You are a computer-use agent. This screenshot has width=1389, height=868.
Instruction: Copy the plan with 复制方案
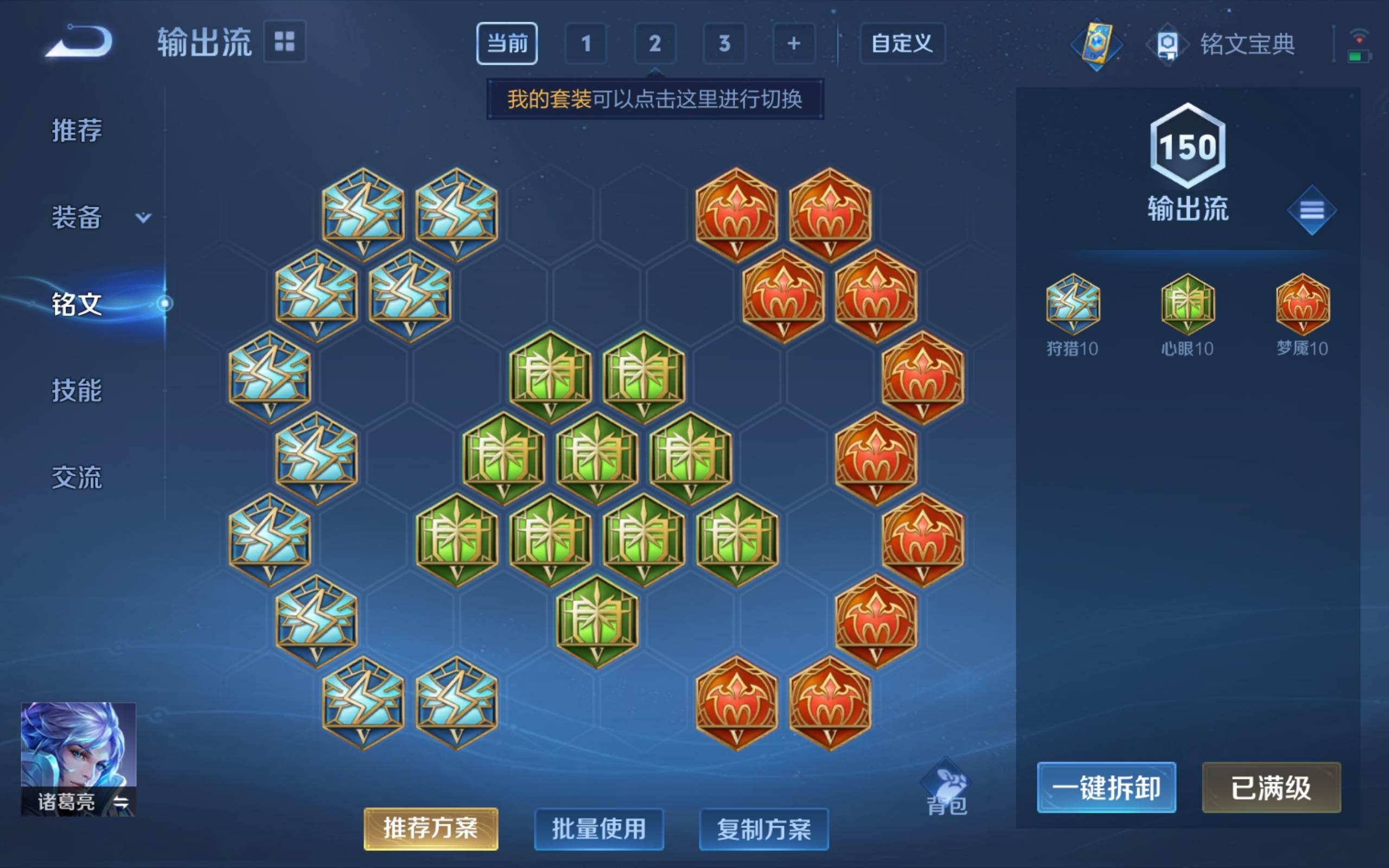[763, 828]
